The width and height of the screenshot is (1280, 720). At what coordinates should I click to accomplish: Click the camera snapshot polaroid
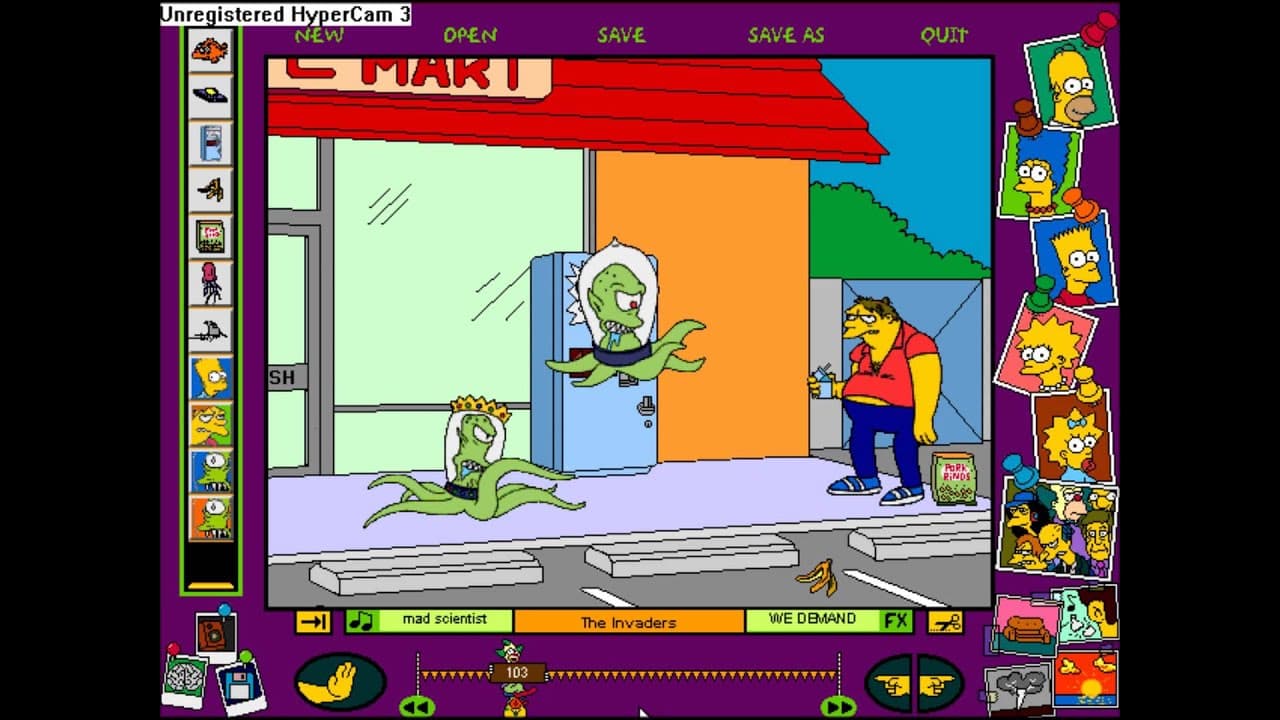(x=216, y=632)
